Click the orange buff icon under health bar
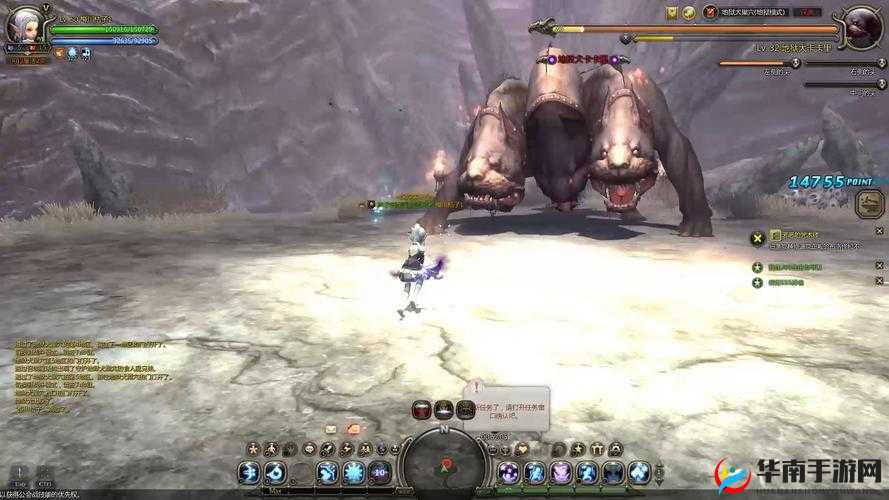The width and height of the screenshot is (889, 500). point(59,52)
